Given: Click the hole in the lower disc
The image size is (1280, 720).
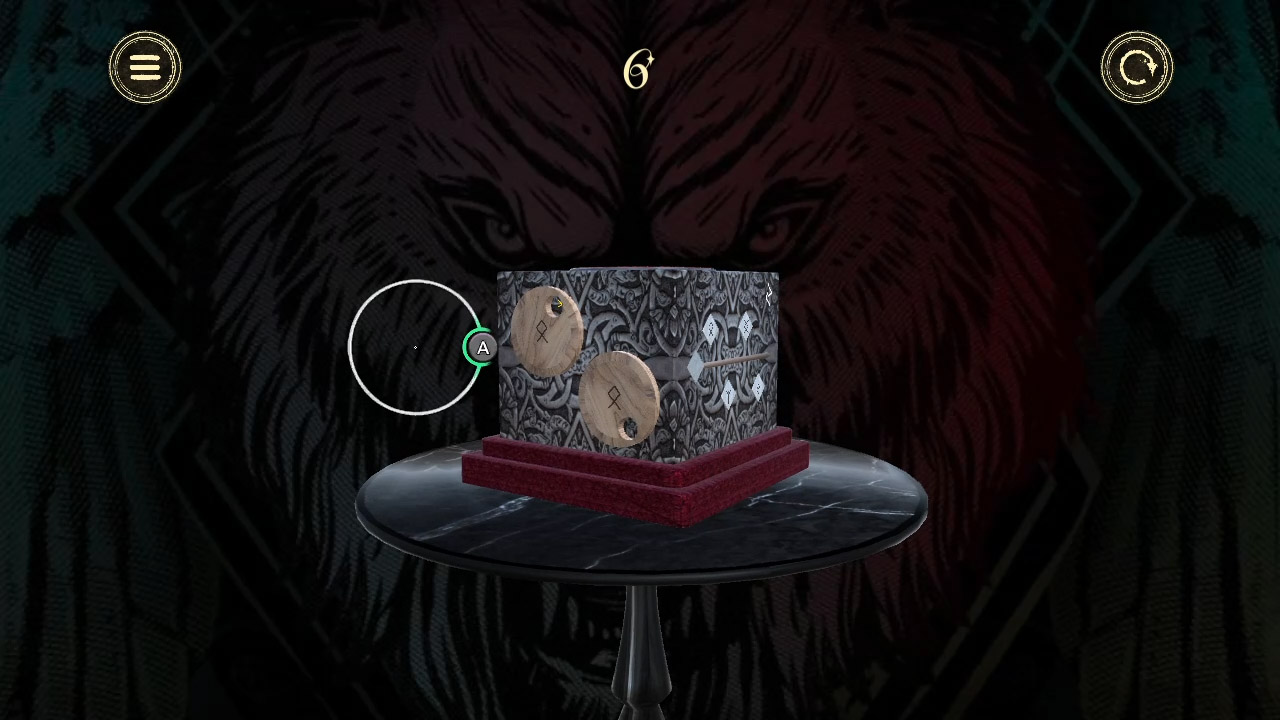Looking at the screenshot, I should (629, 426).
